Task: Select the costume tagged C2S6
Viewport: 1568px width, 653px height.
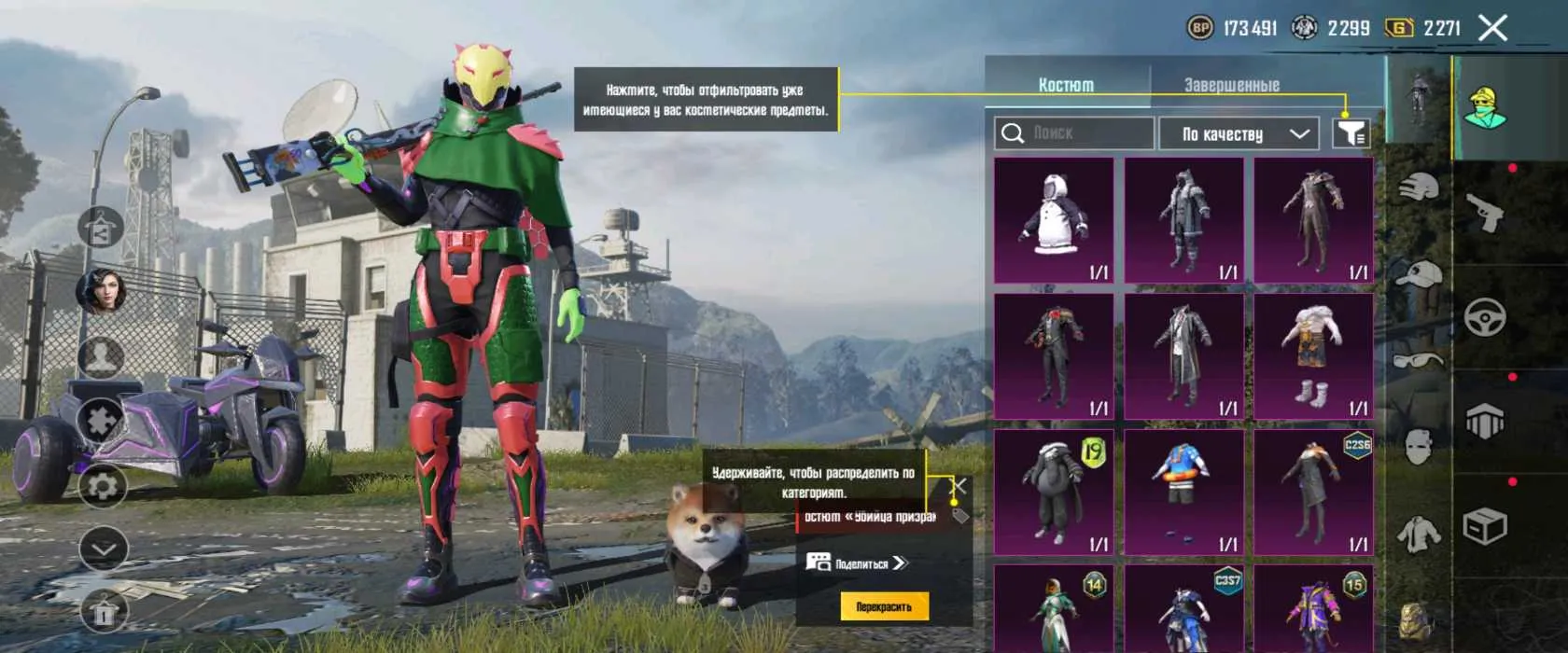Action: click(1313, 492)
